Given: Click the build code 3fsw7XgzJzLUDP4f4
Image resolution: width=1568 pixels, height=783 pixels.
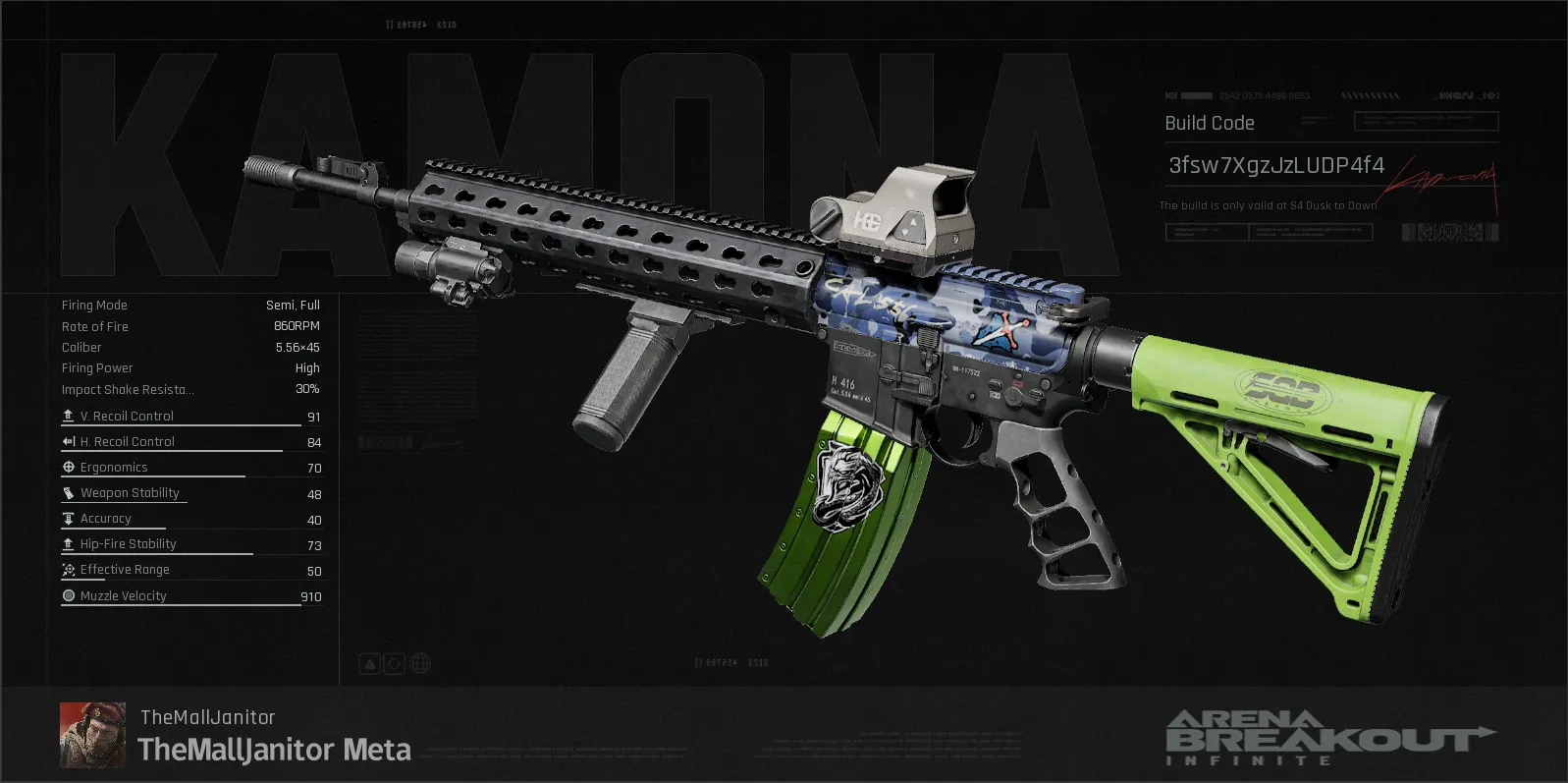Looking at the screenshot, I should click(x=1275, y=165).
